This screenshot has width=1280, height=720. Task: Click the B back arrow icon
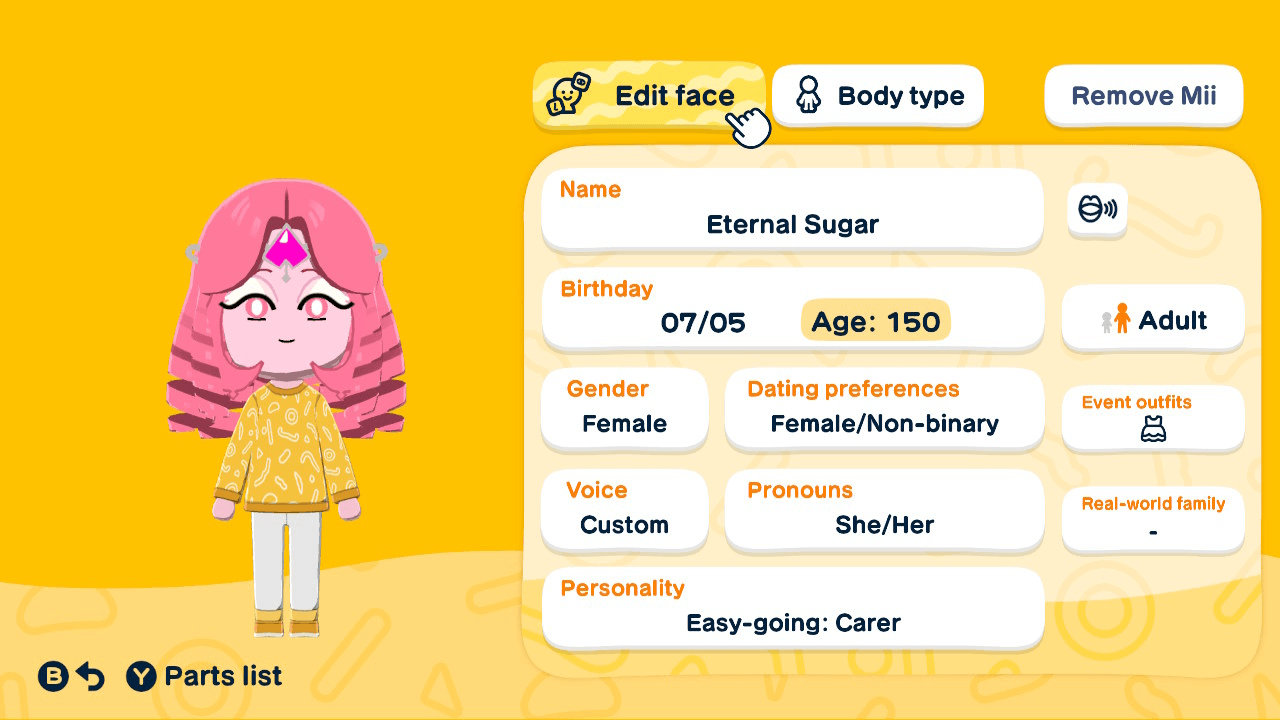[51, 676]
